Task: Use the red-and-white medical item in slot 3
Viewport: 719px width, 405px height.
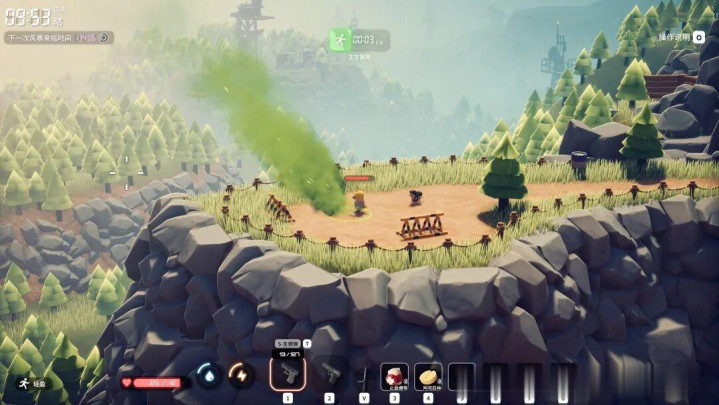Action: 394,374
